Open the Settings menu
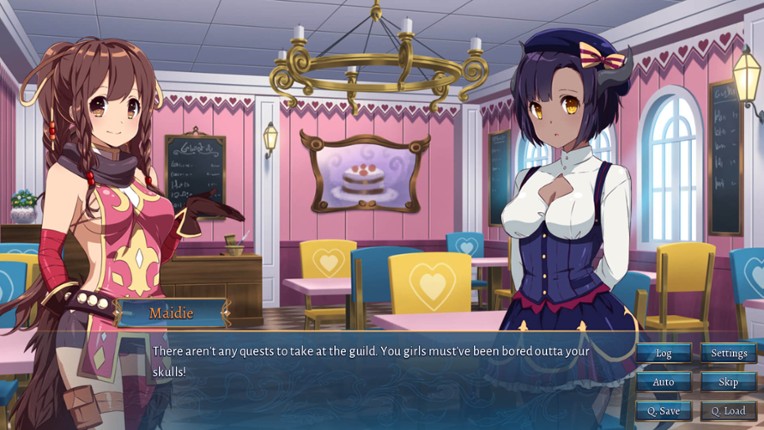764x430 pixels. point(729,353)
